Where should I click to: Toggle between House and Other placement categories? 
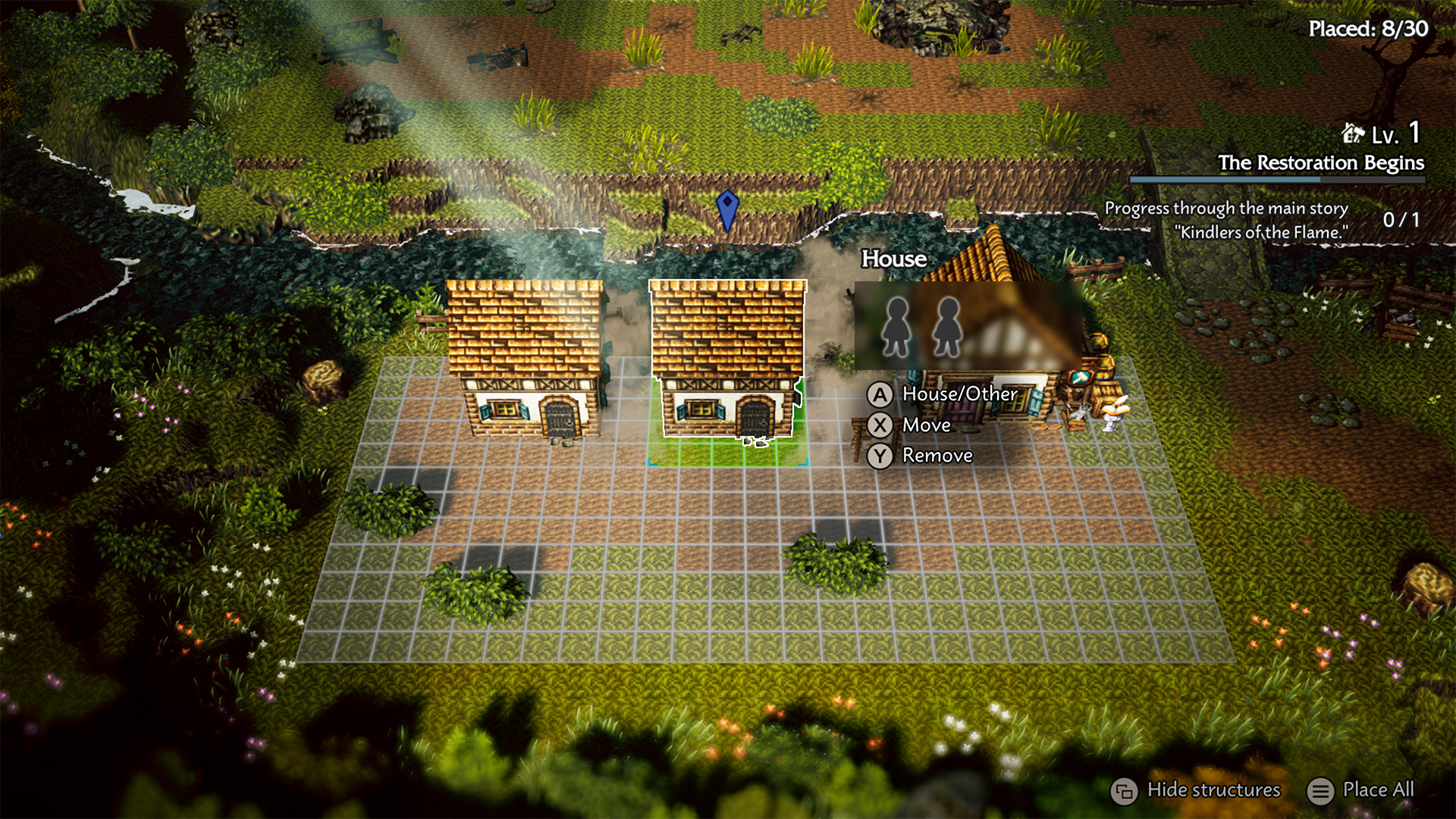[959, 394]
